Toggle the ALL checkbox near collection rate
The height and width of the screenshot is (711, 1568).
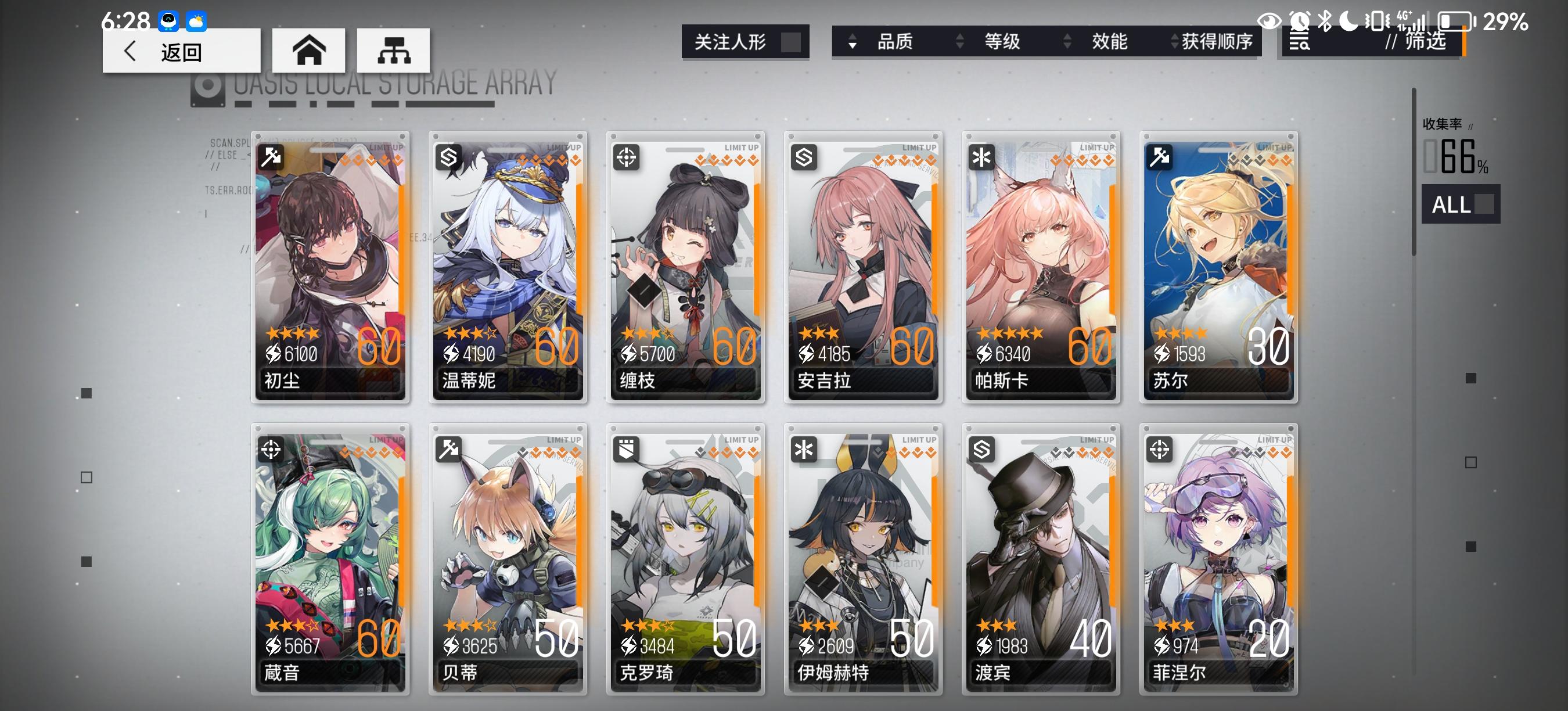[x=1483, y=205]
